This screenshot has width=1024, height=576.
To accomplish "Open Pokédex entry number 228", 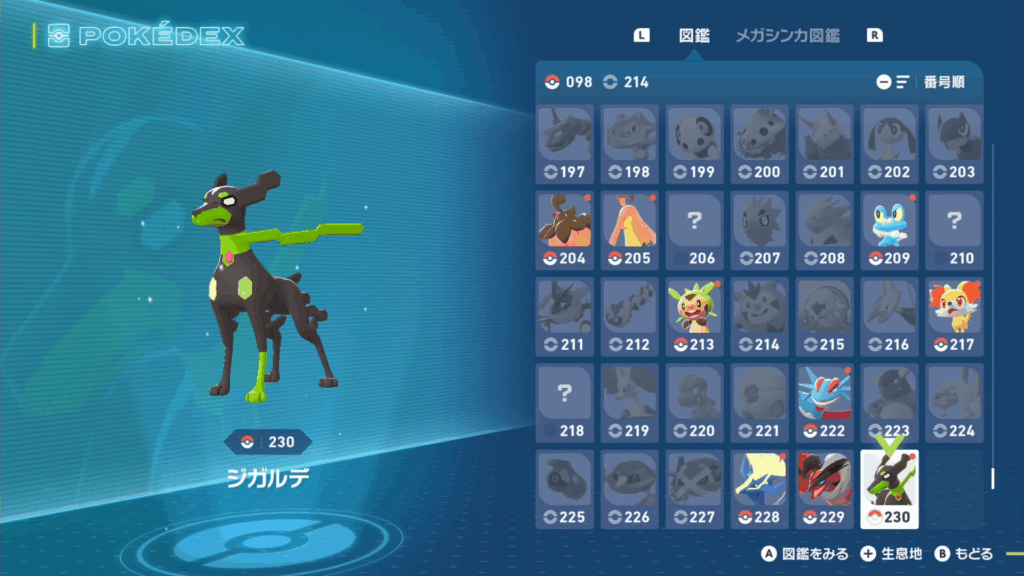I will pyautogui.click(x=759, y=489).
